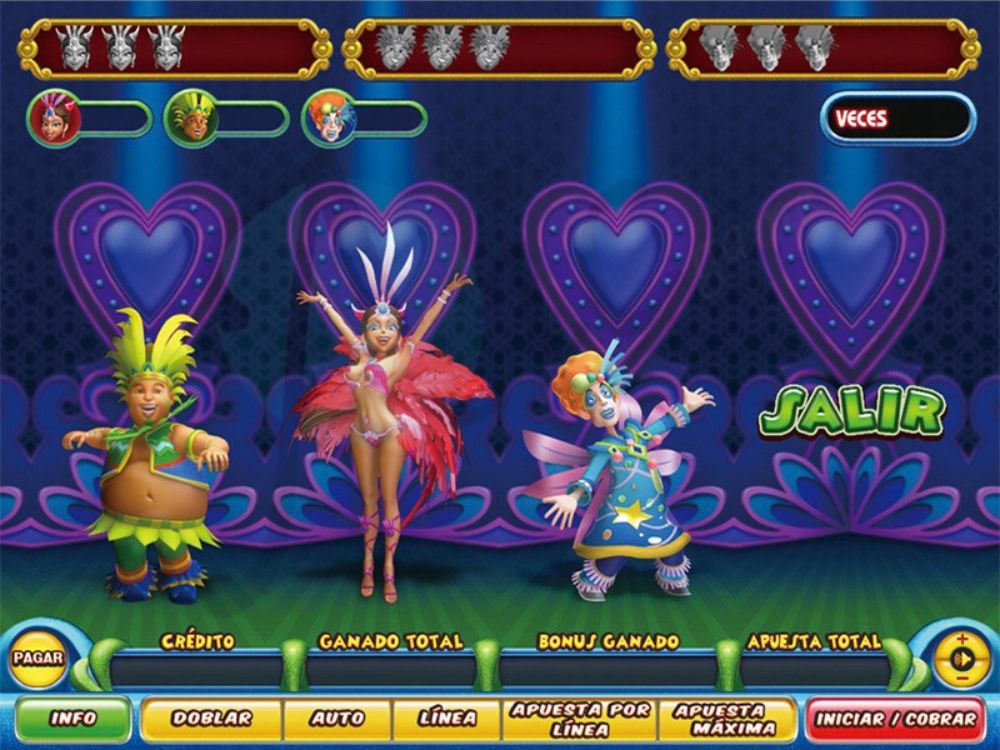Click the red INICIAR / COBRAR button
Viewport: 1000px width, 750px height.
895,718
